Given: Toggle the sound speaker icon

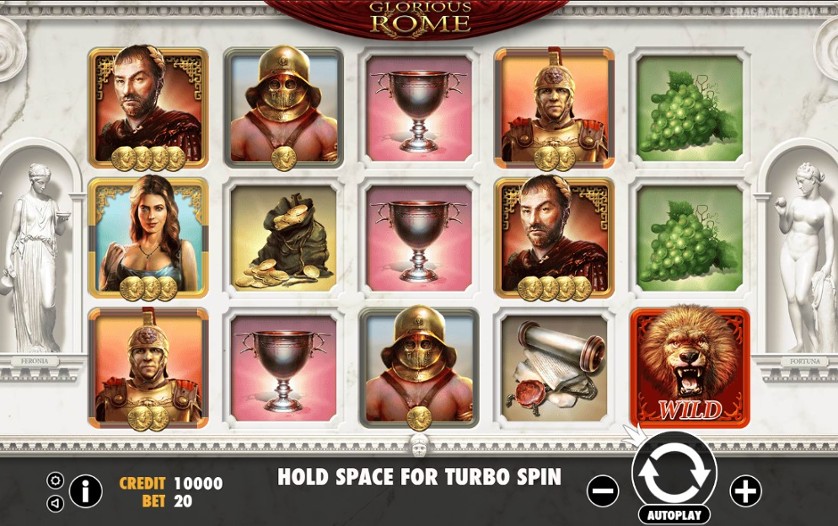Looking at the screenshot, I should (x=55, y=503).
